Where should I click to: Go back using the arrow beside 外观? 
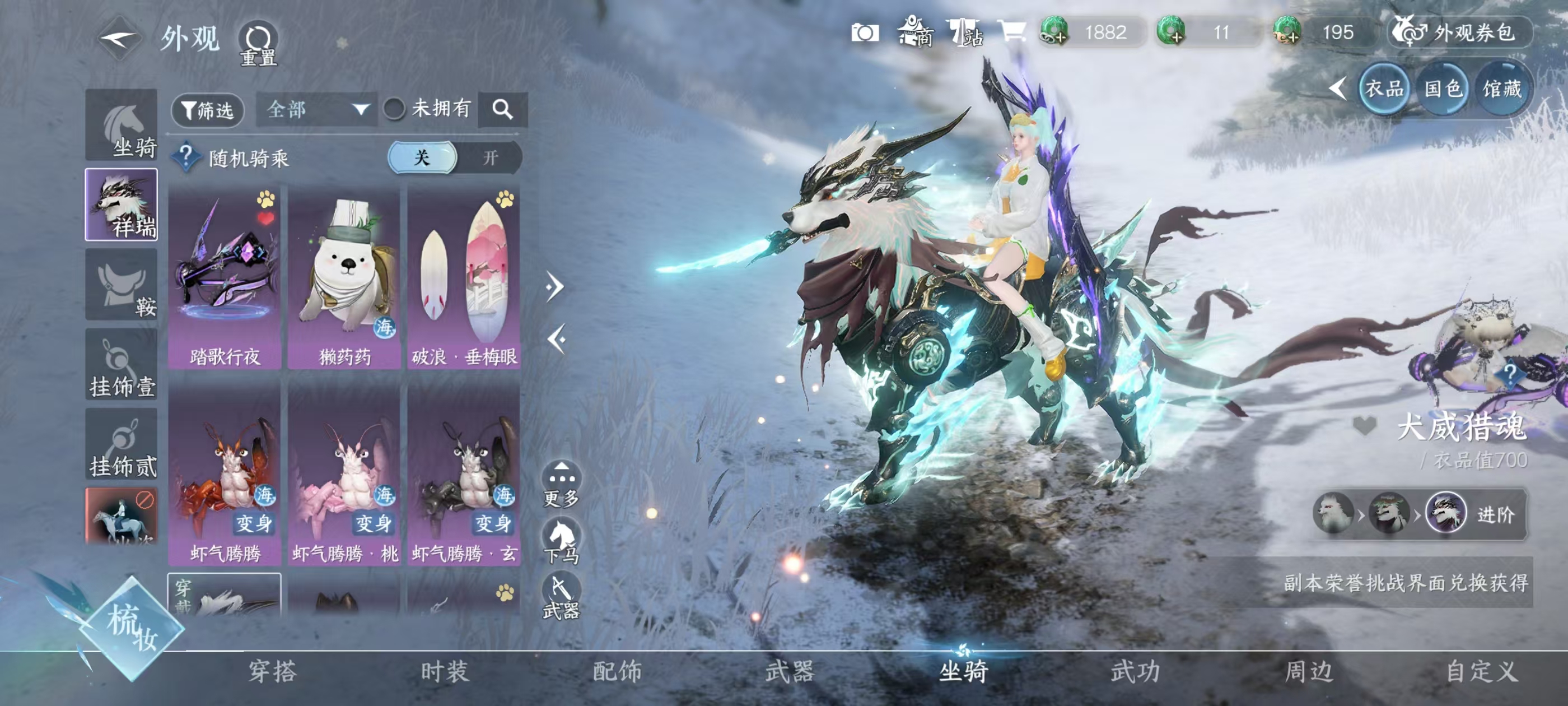coord(119,38)
